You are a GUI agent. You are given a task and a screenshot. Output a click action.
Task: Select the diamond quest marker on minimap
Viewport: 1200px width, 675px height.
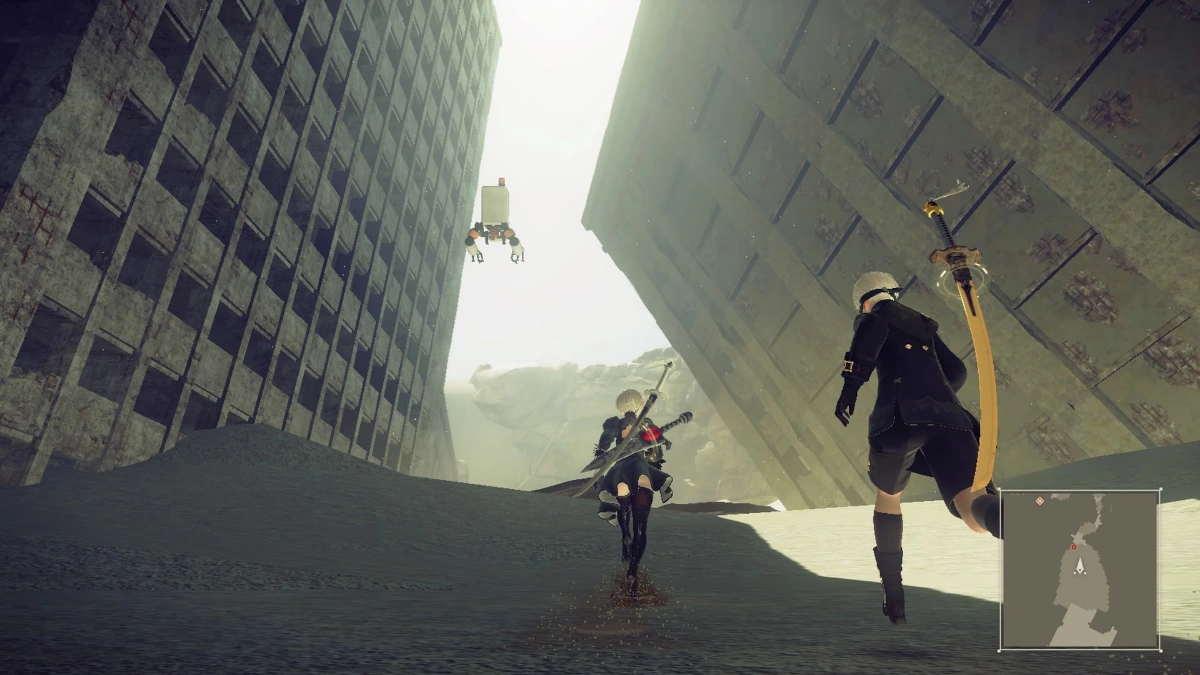click(1040, 500)
